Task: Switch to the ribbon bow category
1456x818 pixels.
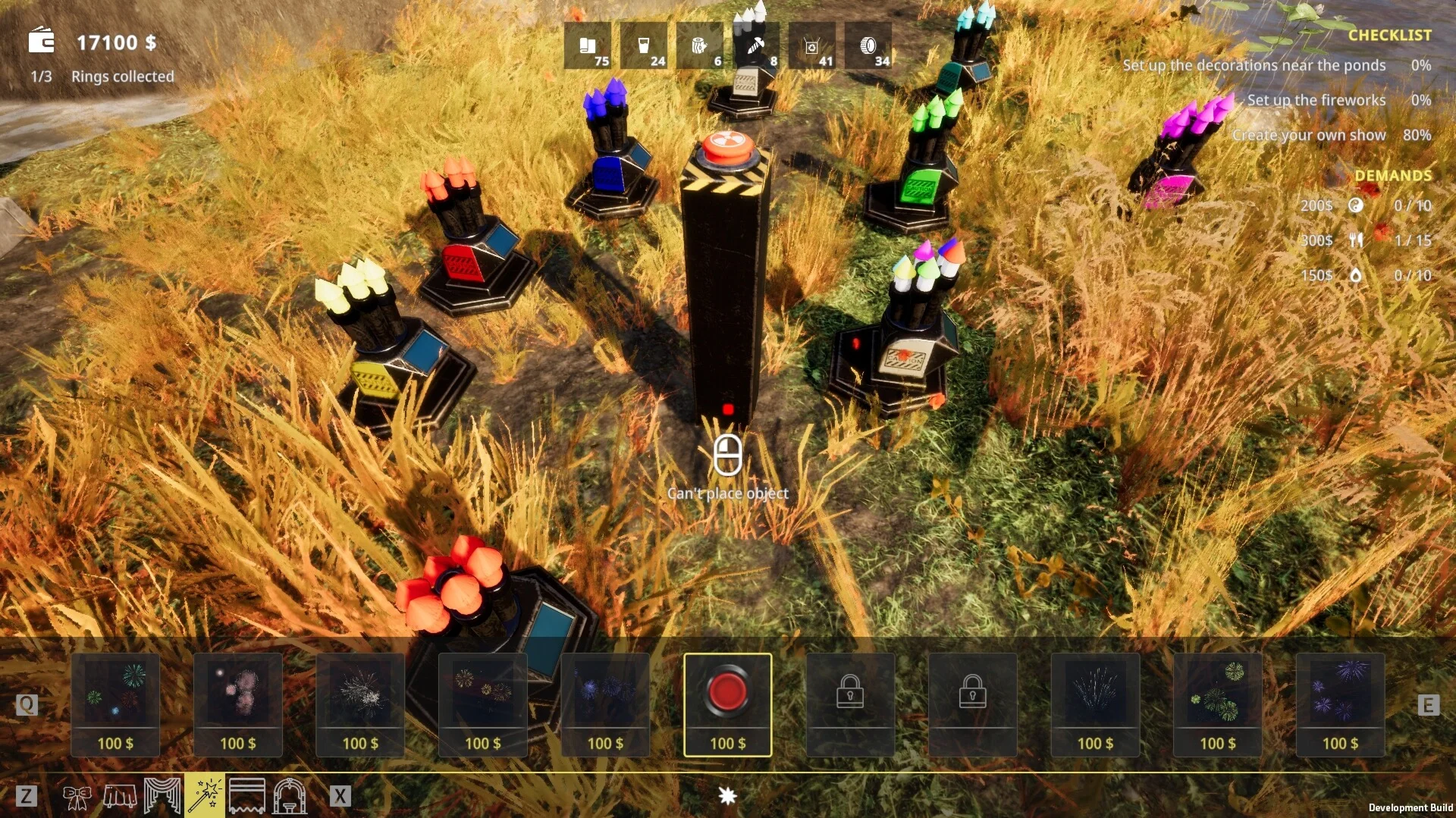Action: pyautogui.click(x=77, y=796)
